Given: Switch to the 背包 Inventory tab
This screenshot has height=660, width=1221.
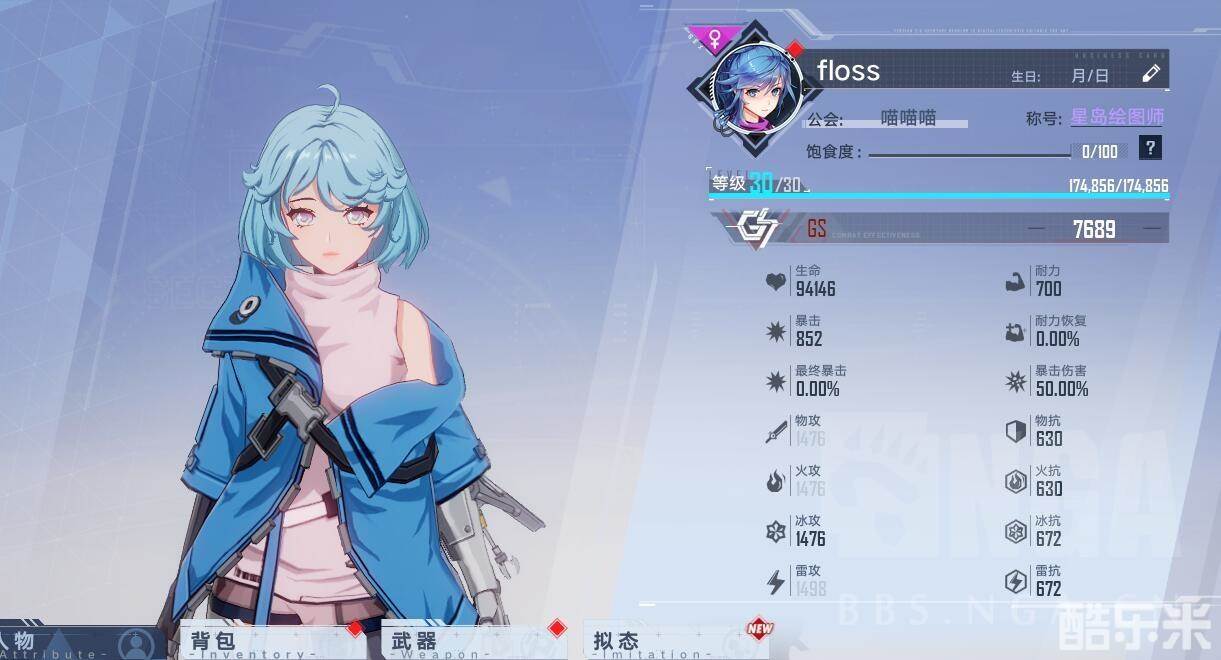Looking at the screenshot, I should (x=270, y=642).
